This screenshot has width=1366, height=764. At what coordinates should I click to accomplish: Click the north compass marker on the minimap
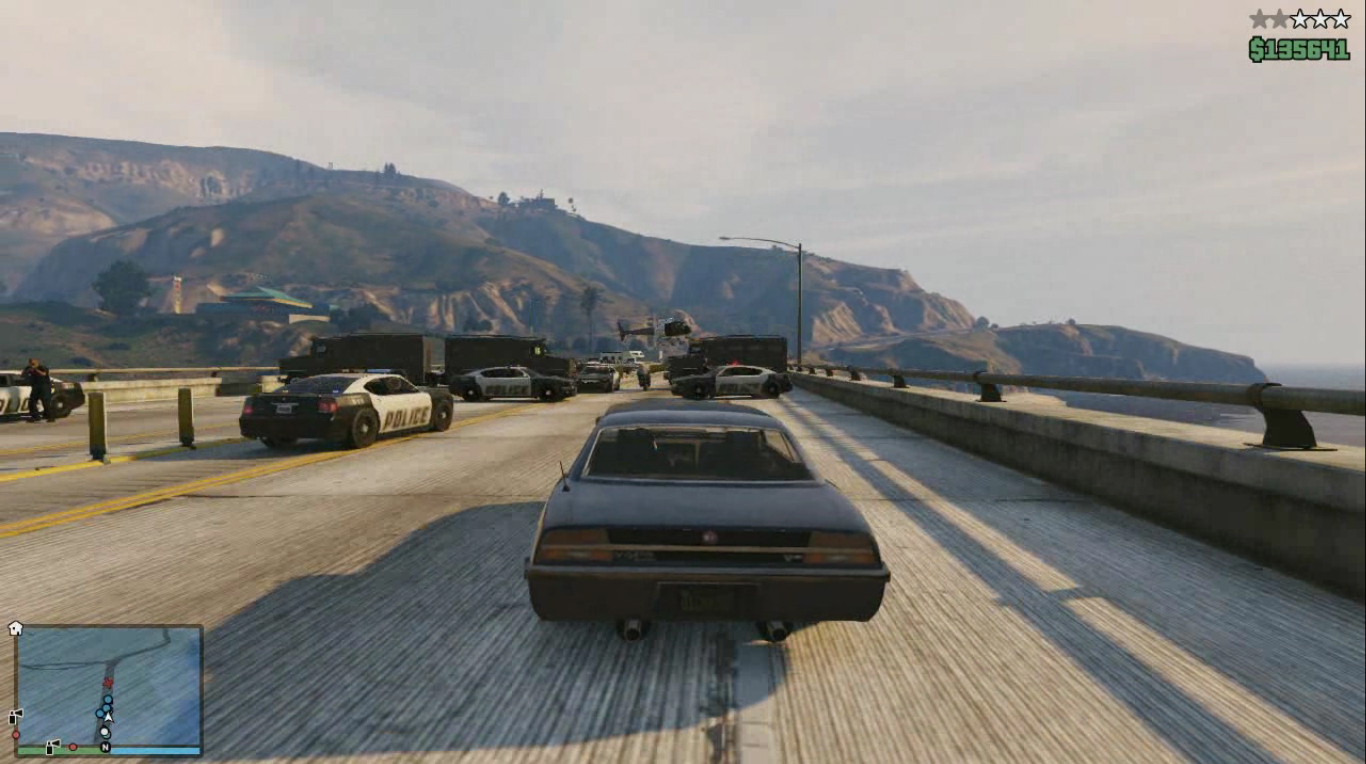click(x=105, y=746)
